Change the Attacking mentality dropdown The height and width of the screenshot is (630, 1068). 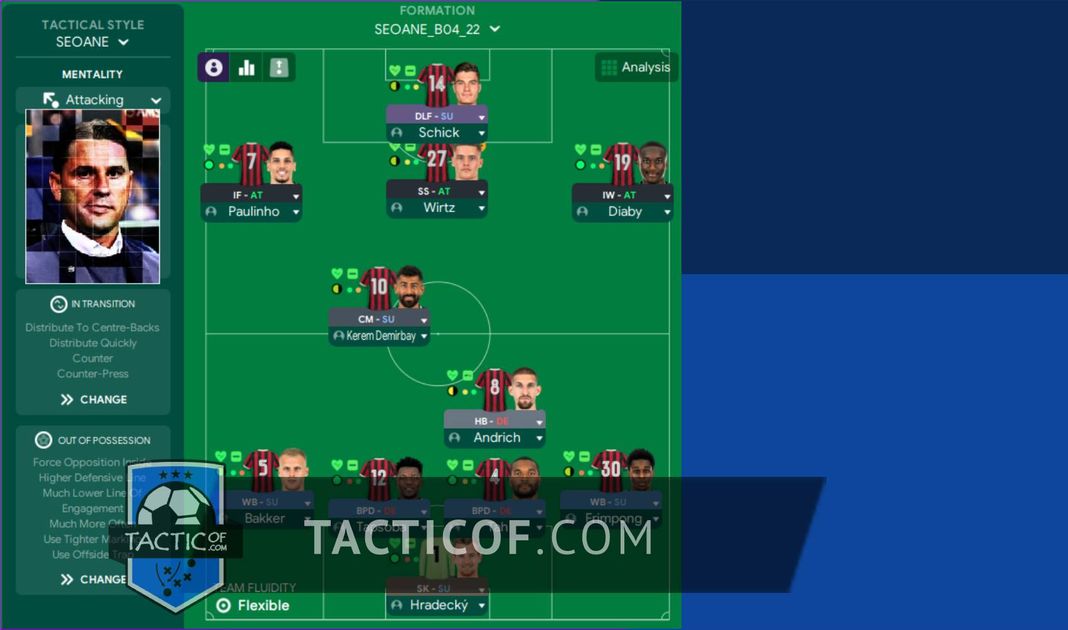(94, 100)
